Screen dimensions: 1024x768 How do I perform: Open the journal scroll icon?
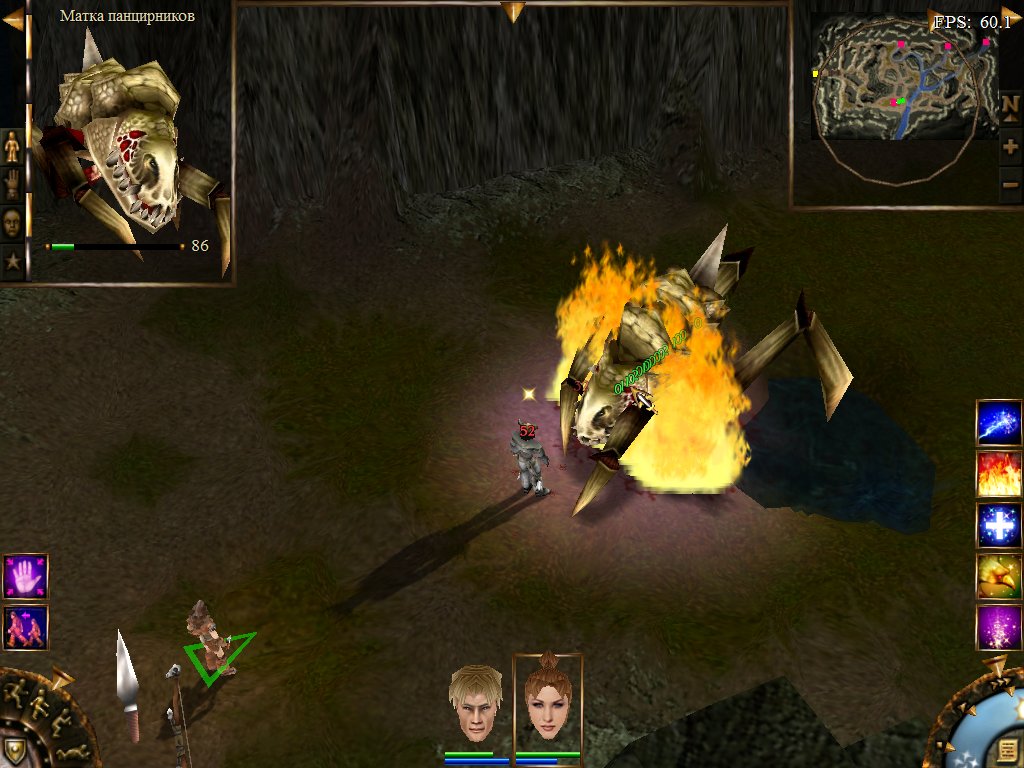pos(1008,750)
